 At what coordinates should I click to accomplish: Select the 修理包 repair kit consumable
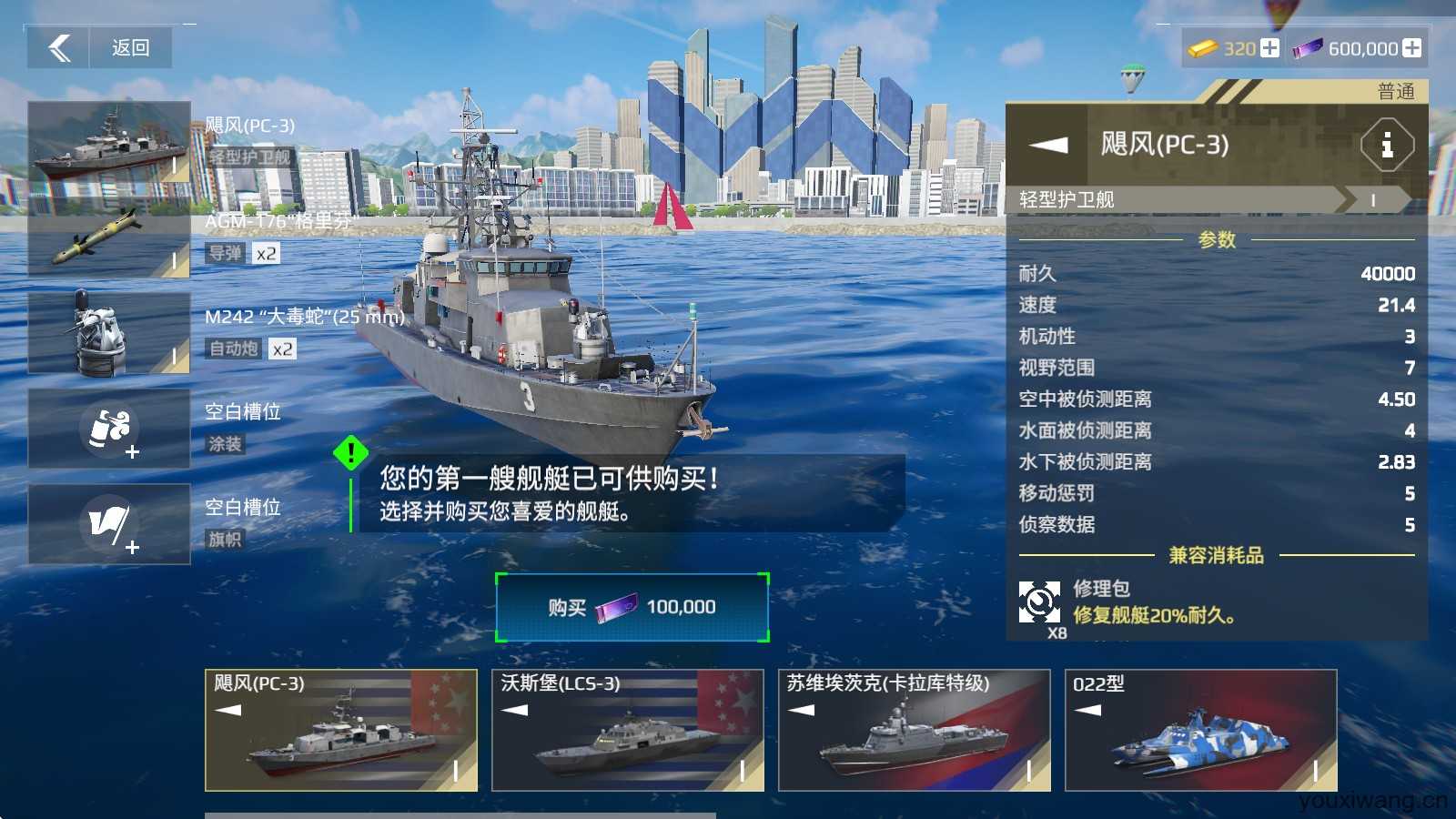[1039, 602]
